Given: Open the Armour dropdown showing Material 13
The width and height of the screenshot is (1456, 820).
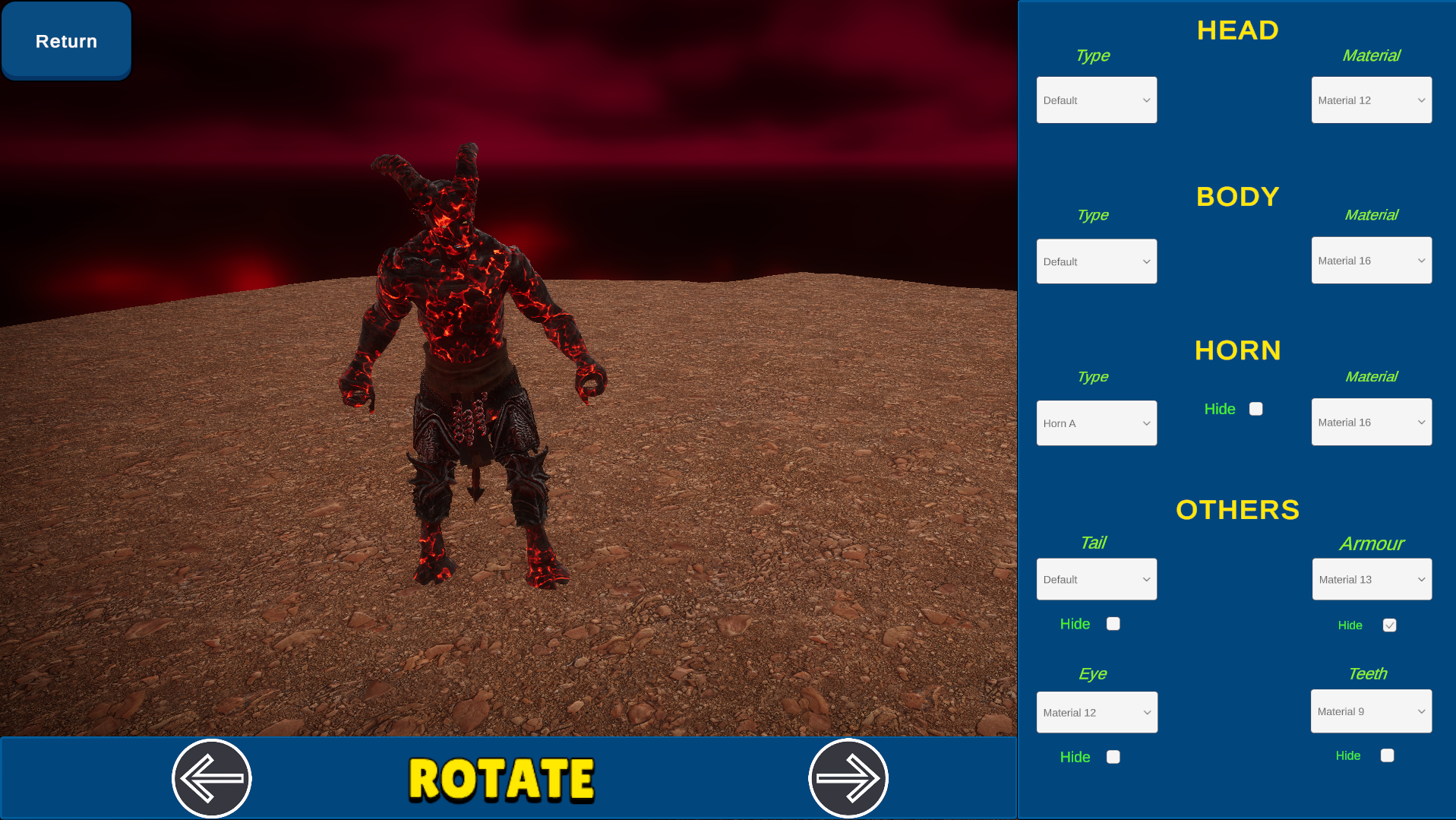Looking at the screenshot, I should 1371,578.
